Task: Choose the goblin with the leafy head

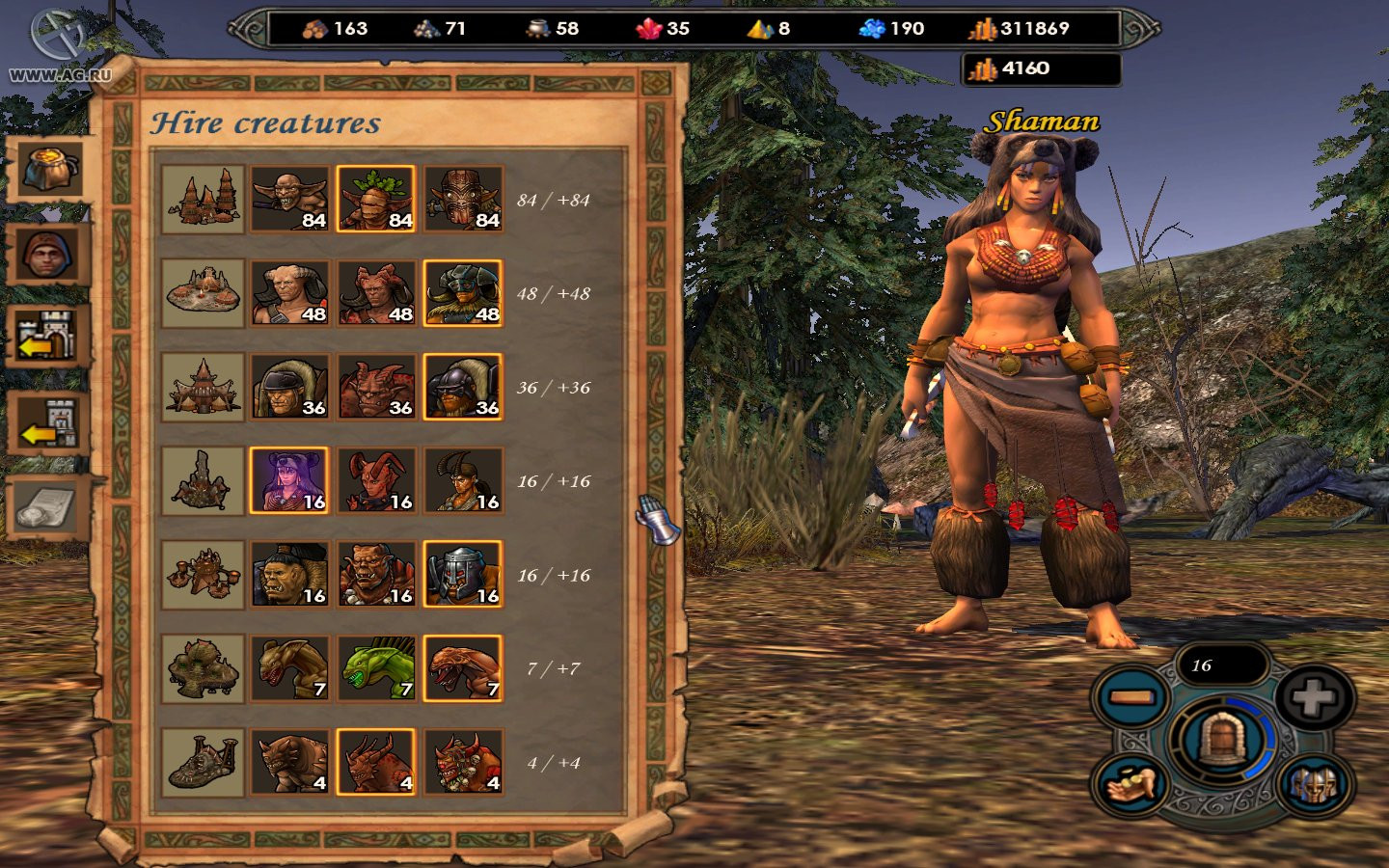Action: (376, 199)
